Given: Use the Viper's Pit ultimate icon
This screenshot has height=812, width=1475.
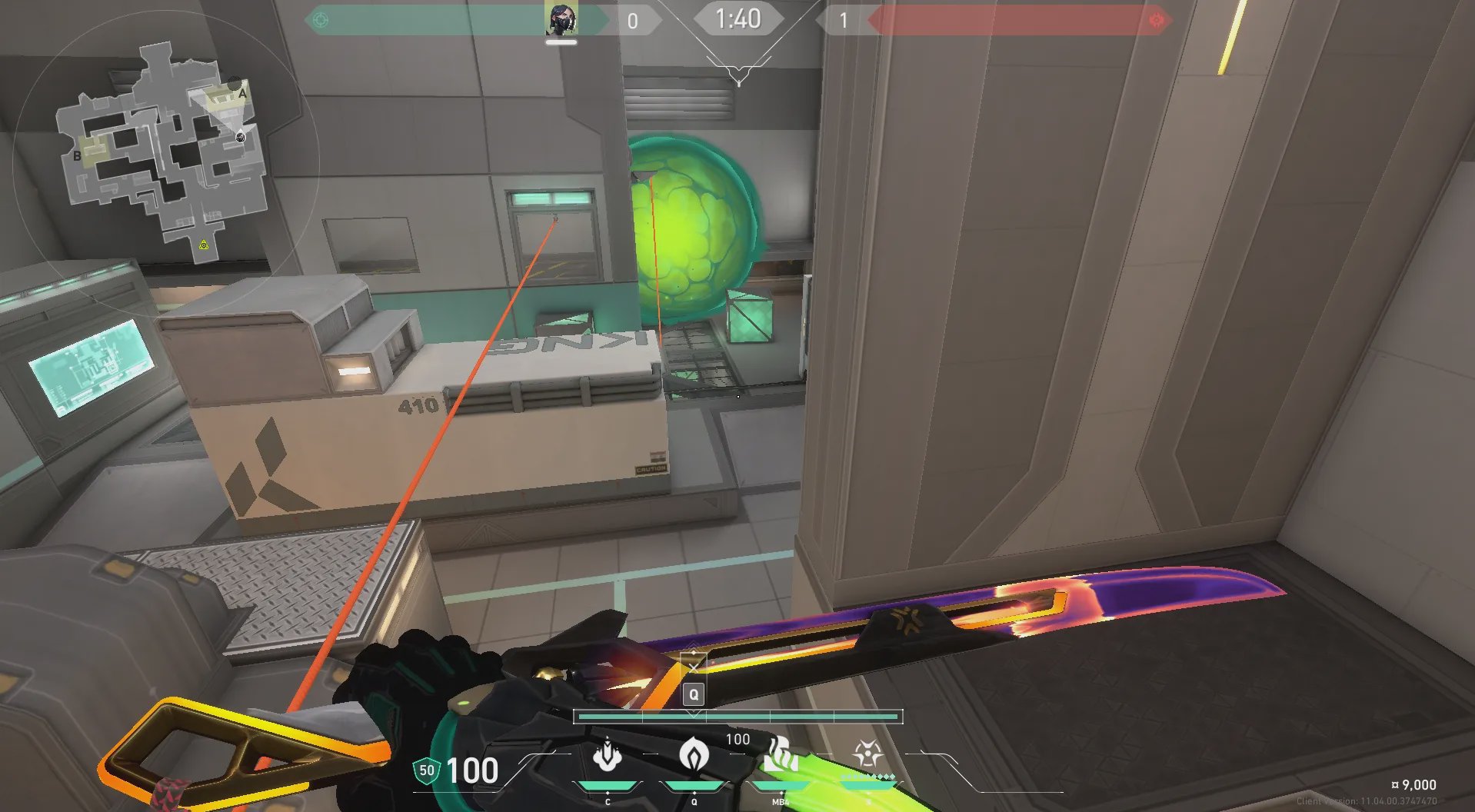Looking at the screenshot, I should point(868,754).
